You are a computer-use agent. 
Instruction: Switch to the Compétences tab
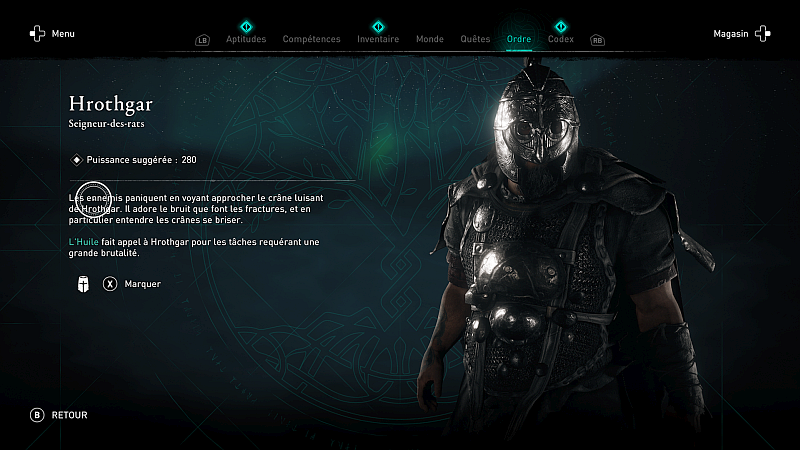click(x=311, y=39)
